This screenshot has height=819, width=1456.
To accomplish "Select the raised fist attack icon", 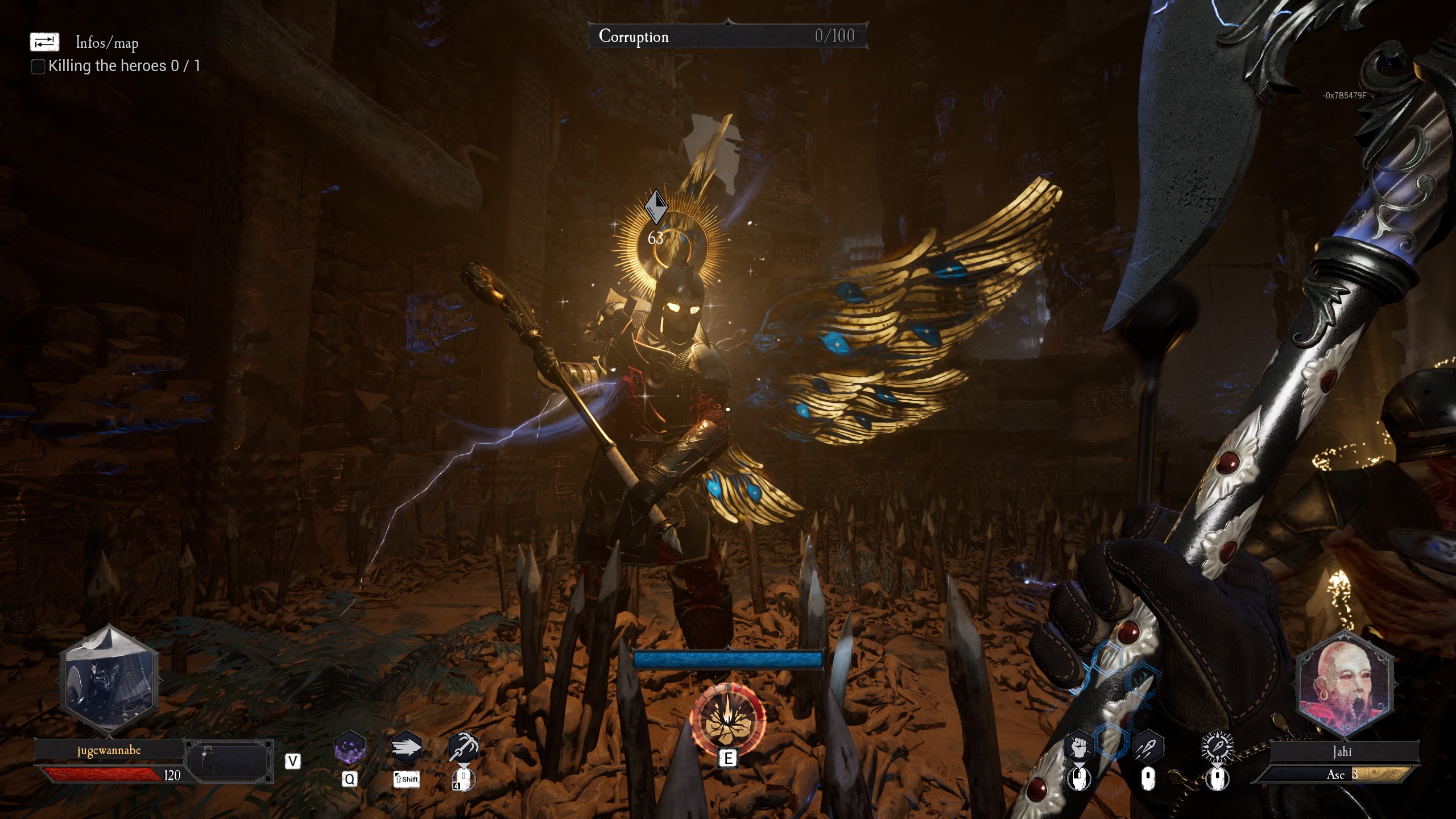I will coord(1079,747).
